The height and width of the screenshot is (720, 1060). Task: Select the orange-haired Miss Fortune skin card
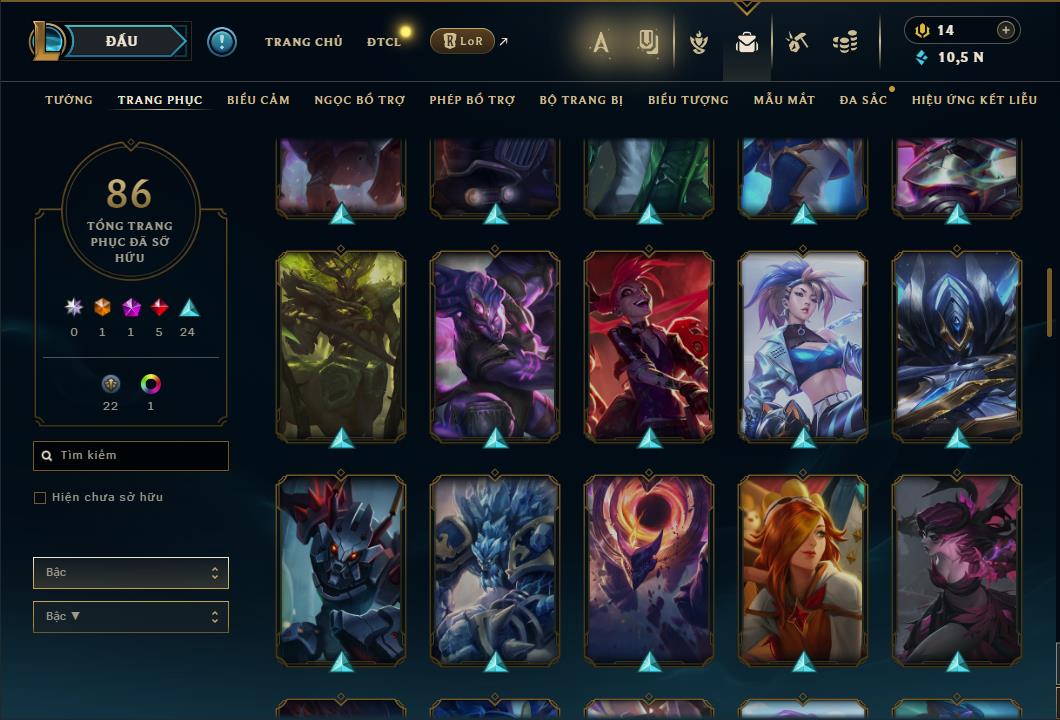pos(803,570)
